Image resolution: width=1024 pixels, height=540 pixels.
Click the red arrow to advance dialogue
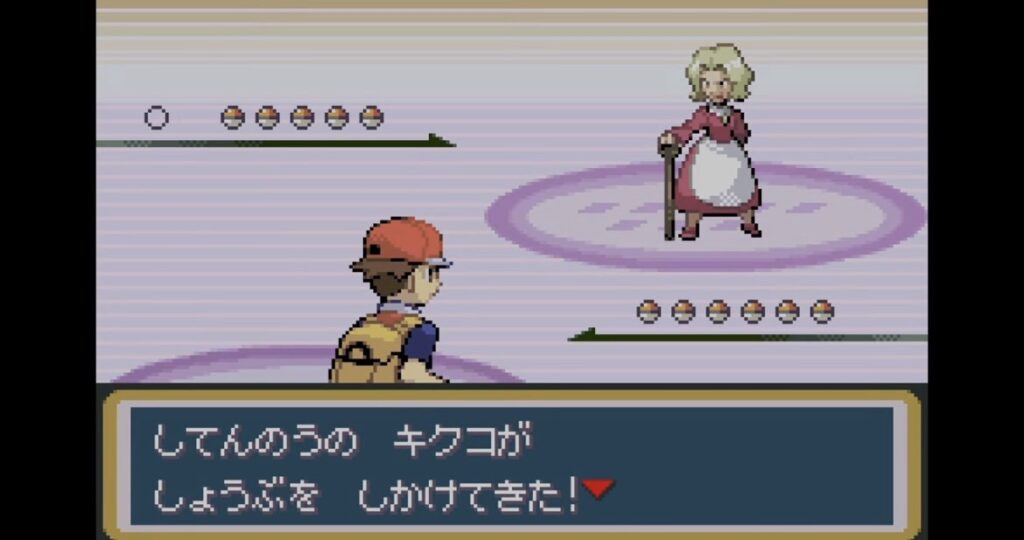coord(598,489)
